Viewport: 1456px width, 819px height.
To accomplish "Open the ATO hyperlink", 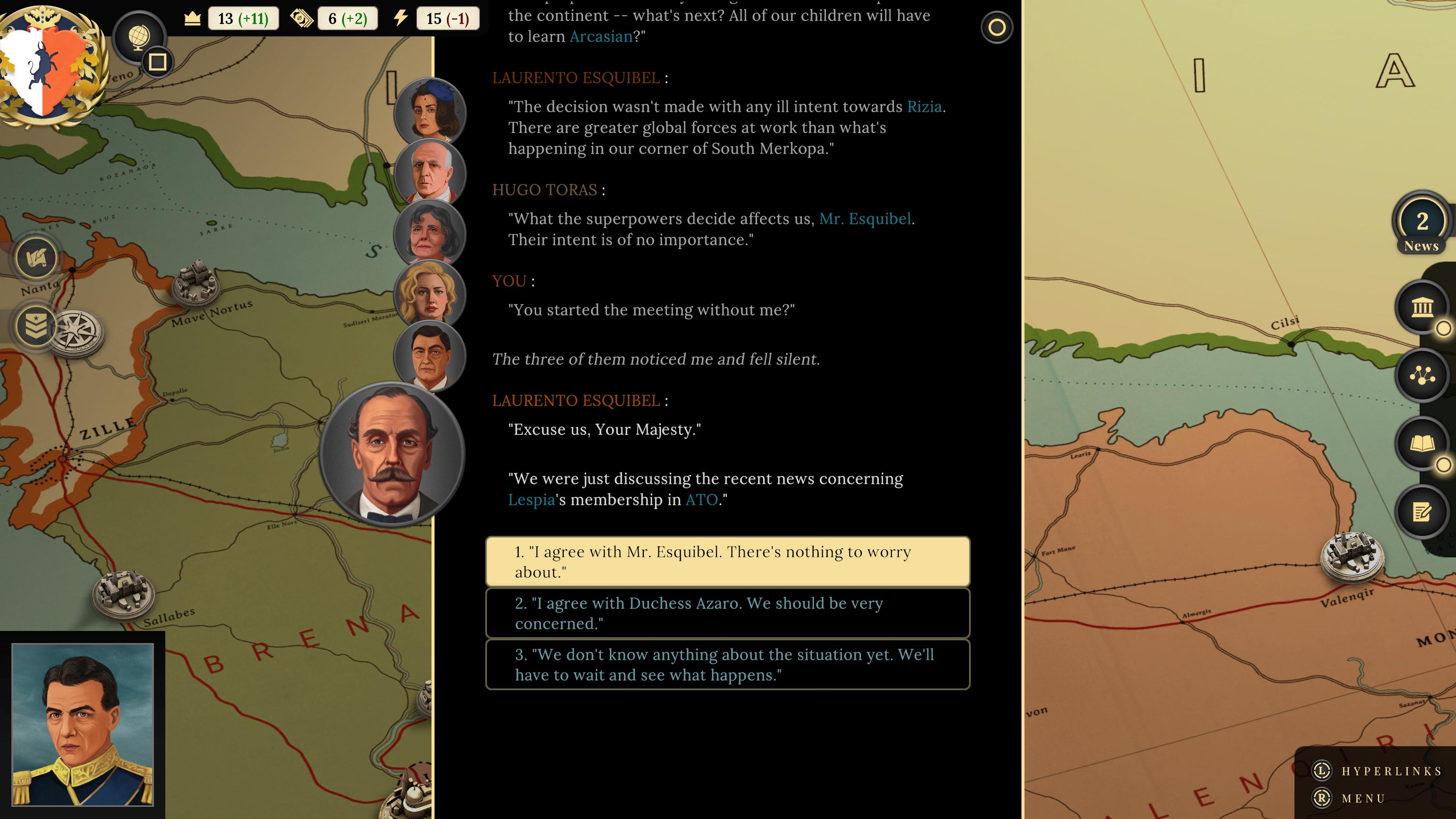I will pyautogui.click(x=701, y=500).
